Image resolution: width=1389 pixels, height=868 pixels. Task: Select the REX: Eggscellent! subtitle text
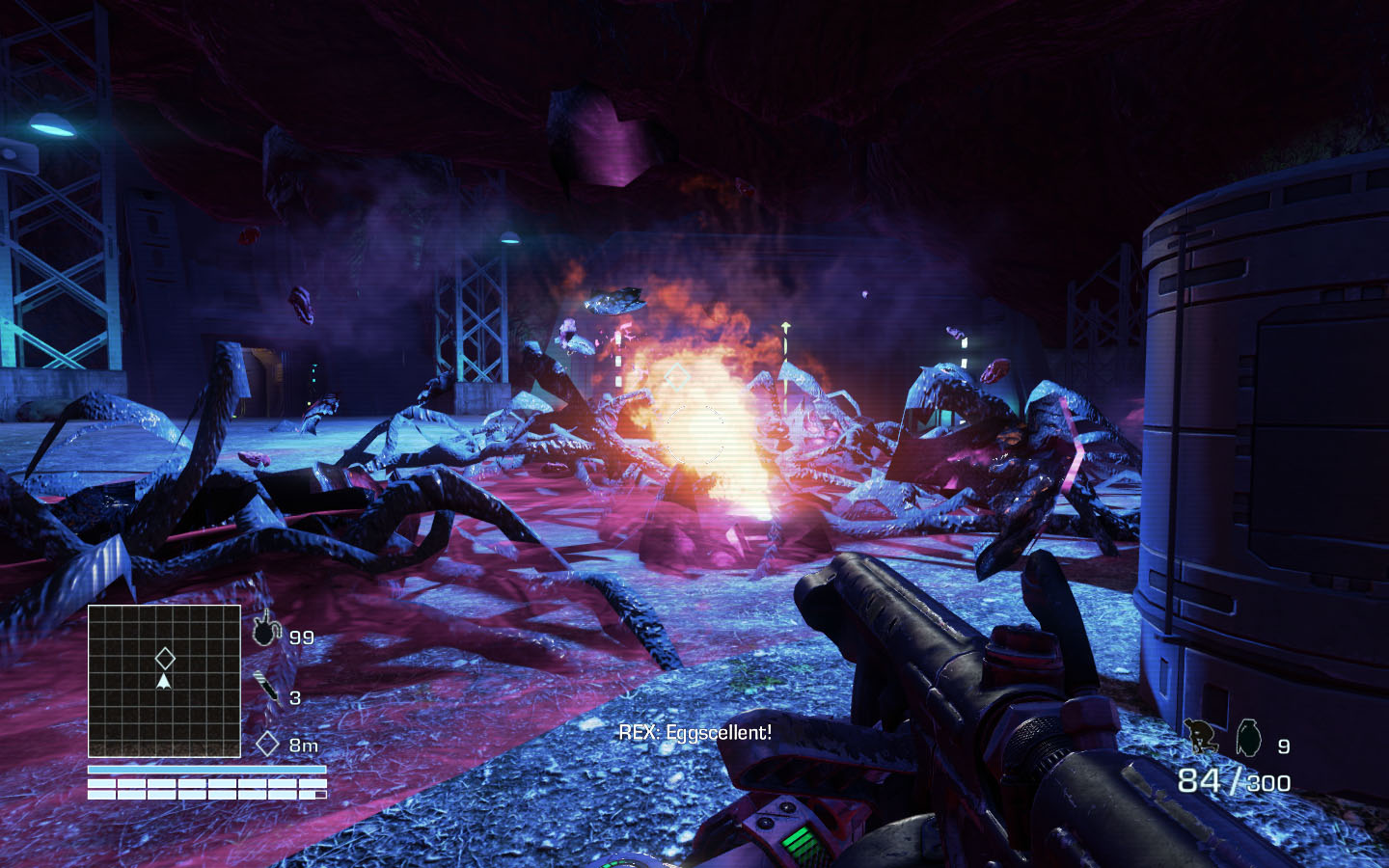point(694,733)
